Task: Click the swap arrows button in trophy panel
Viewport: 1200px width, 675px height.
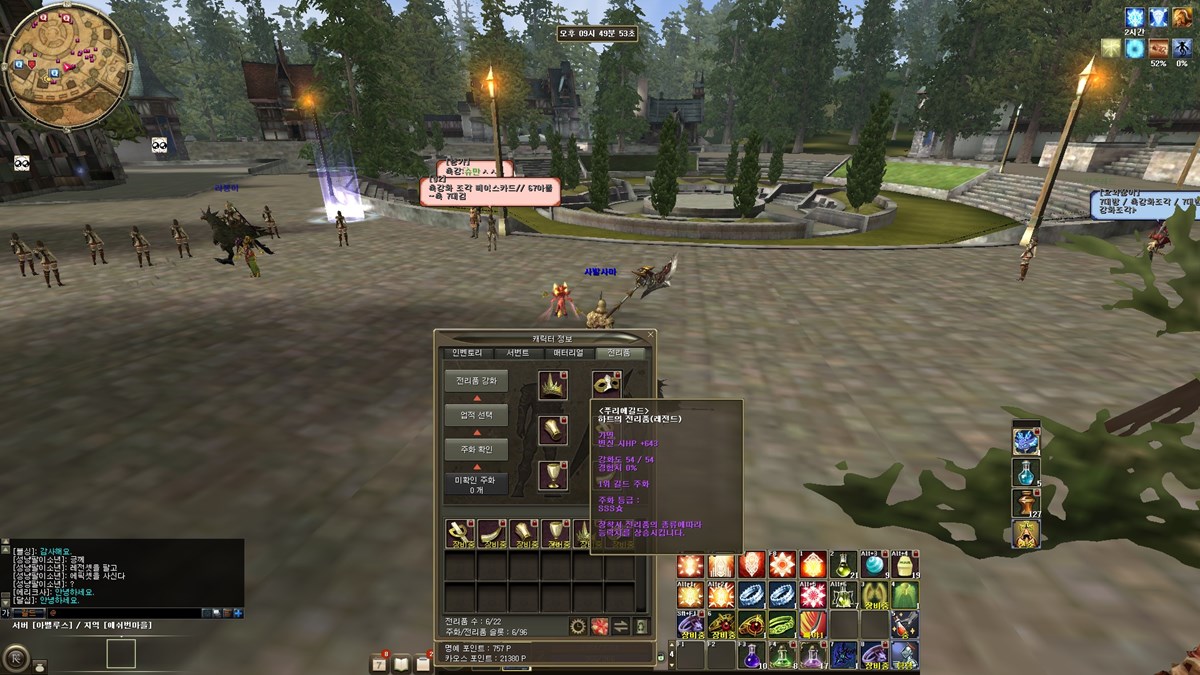Action: [x=620, y=626]
